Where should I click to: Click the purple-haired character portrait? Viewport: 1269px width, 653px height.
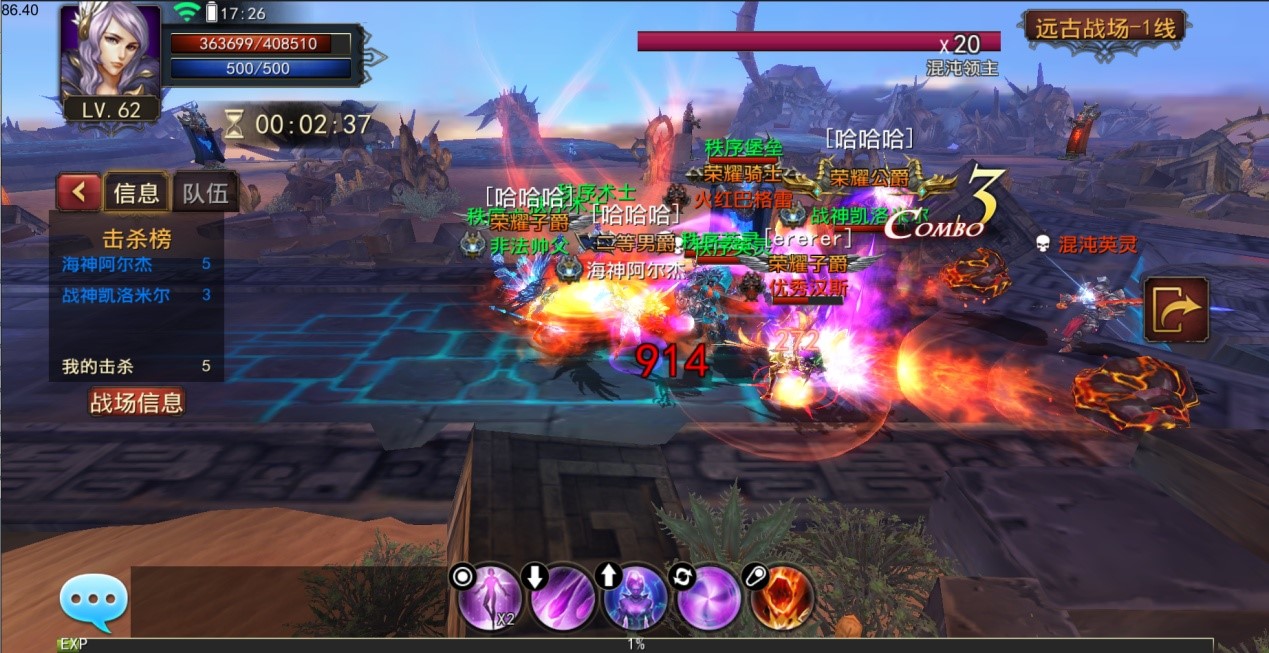[110, 50]
